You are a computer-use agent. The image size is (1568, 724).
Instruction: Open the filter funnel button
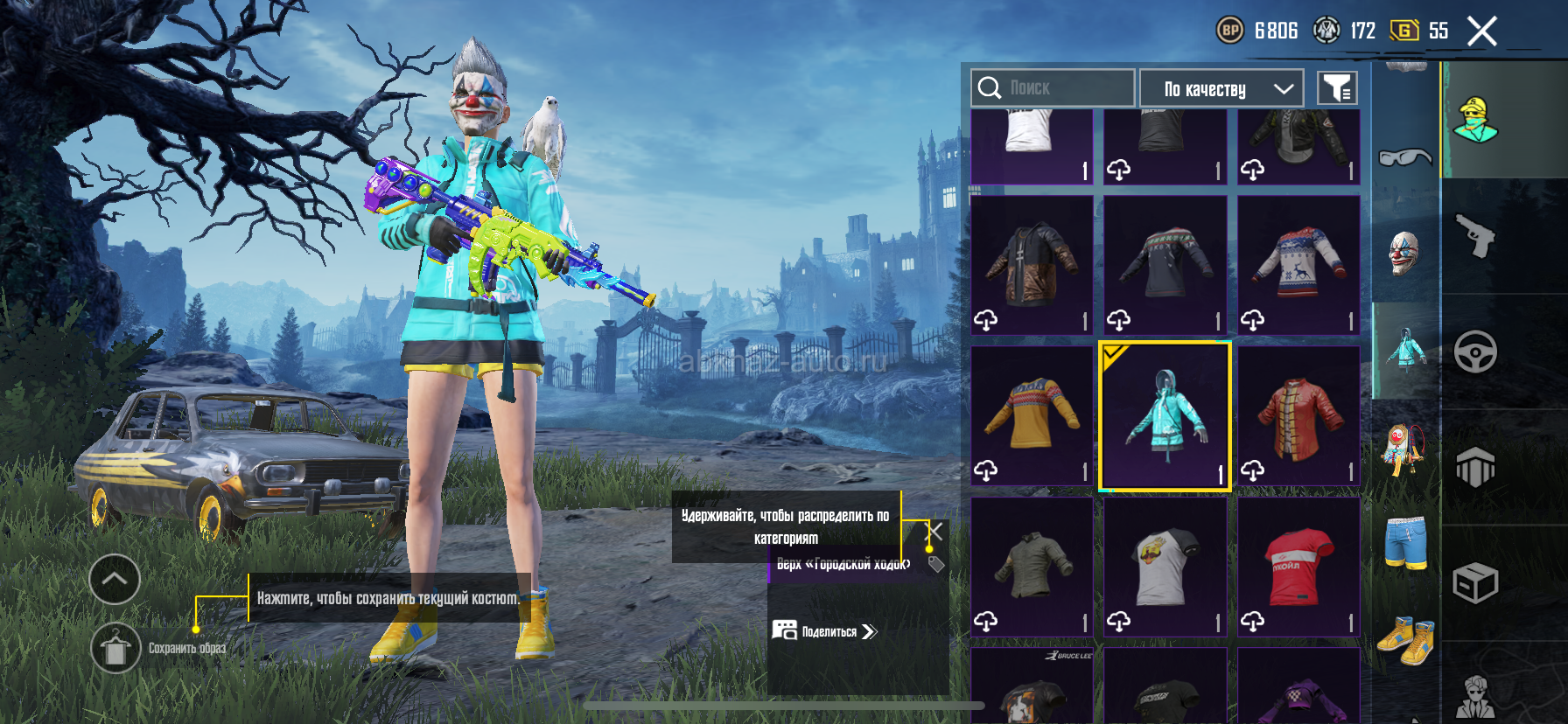1337,88
